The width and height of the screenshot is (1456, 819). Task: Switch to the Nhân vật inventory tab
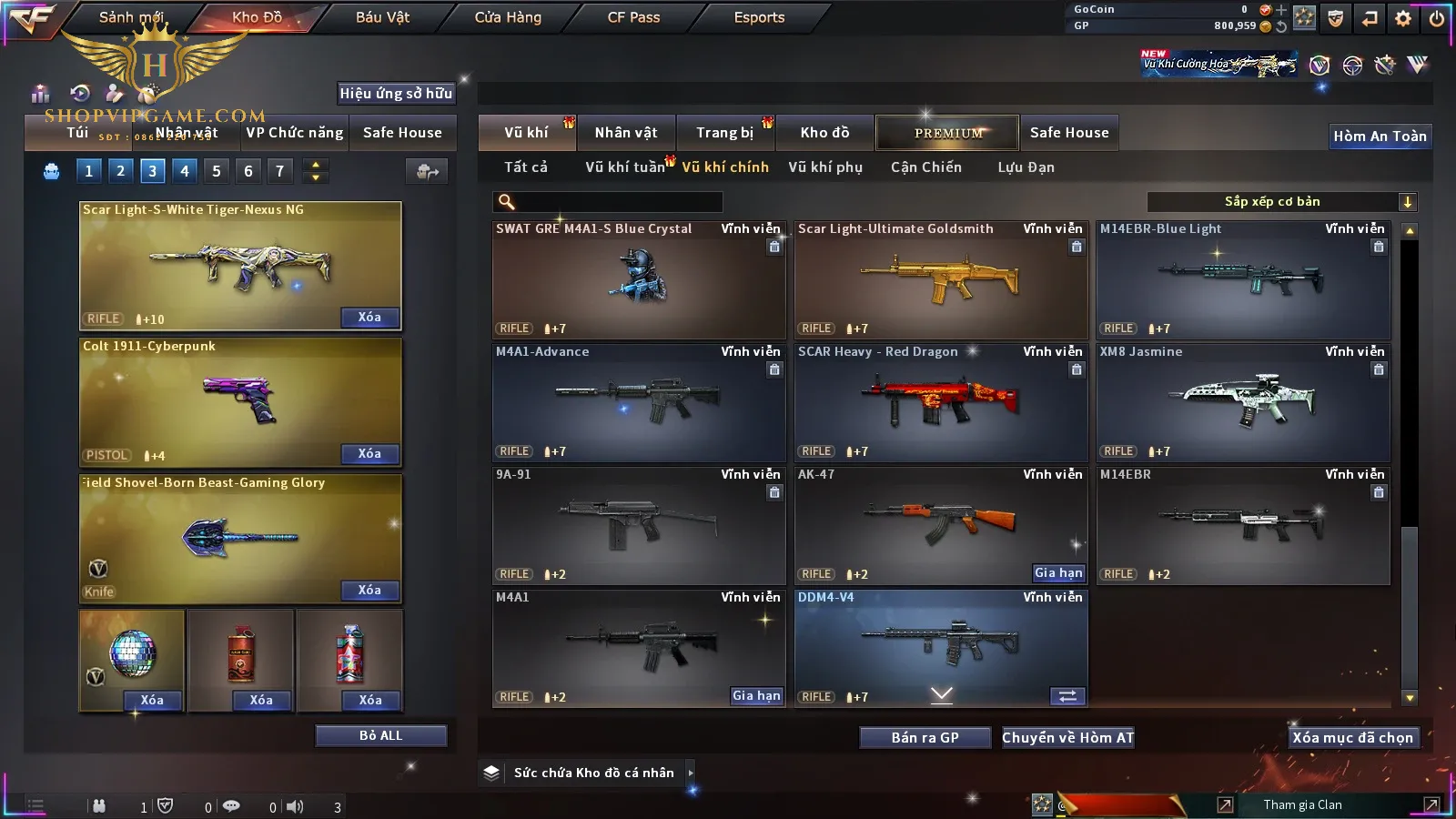pyautogui.click(x=625, y=133)
